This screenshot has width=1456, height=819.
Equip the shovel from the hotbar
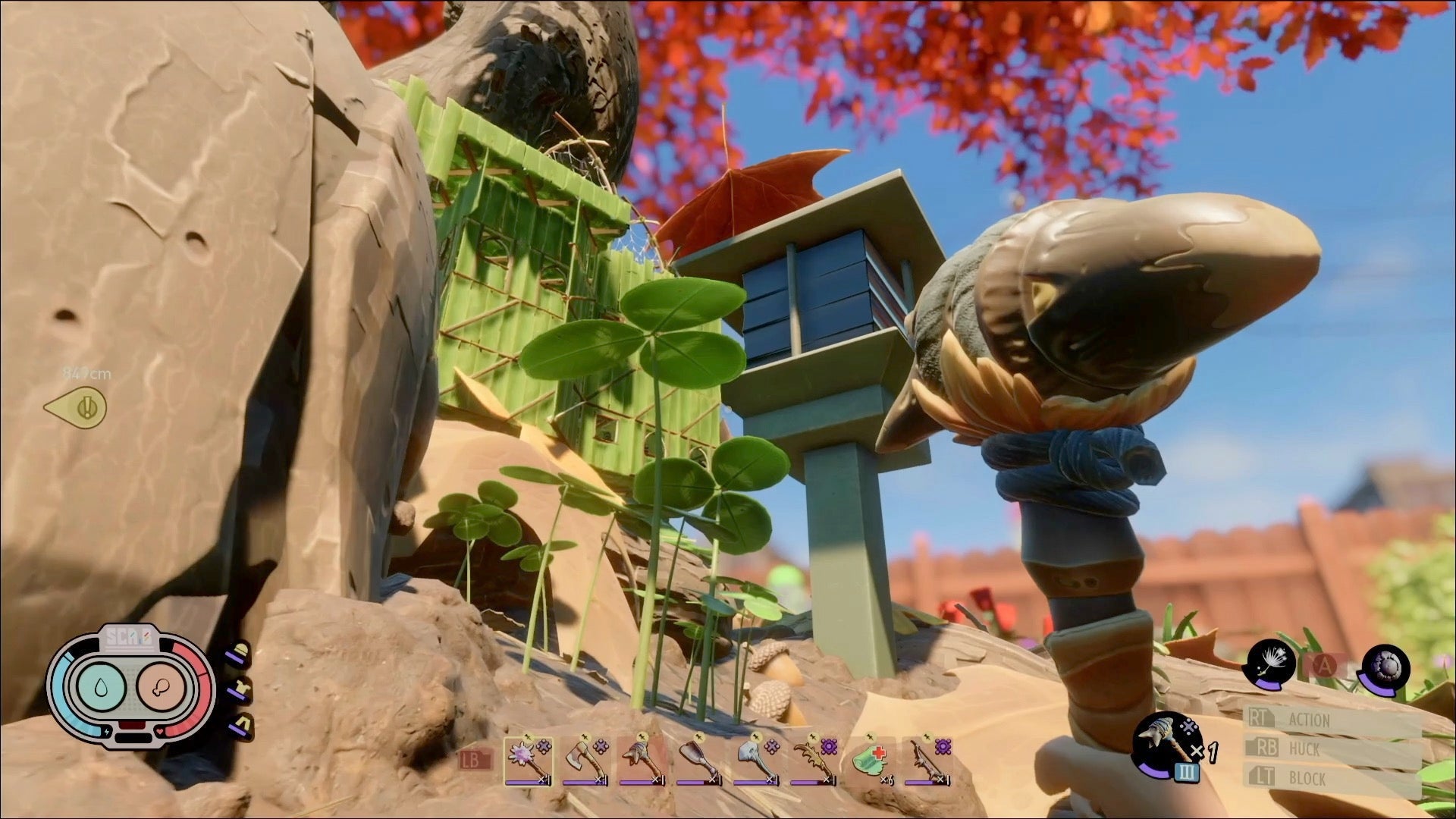pyautogui.click(x=698, y=761)
